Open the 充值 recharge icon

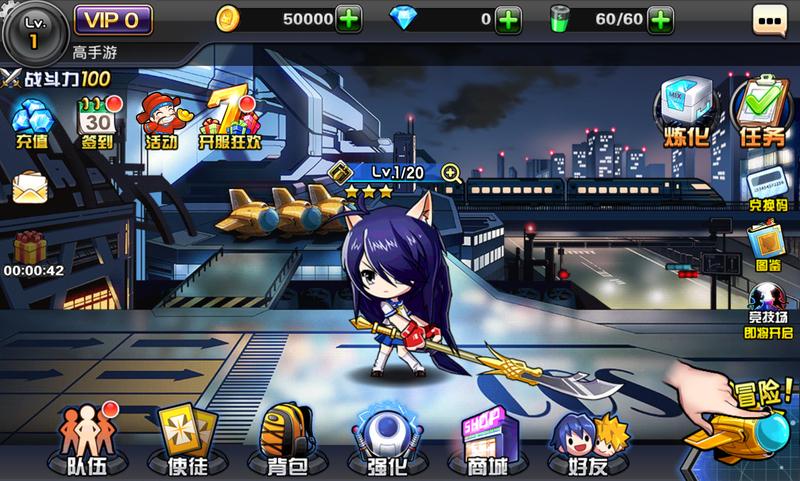(32, 125)
